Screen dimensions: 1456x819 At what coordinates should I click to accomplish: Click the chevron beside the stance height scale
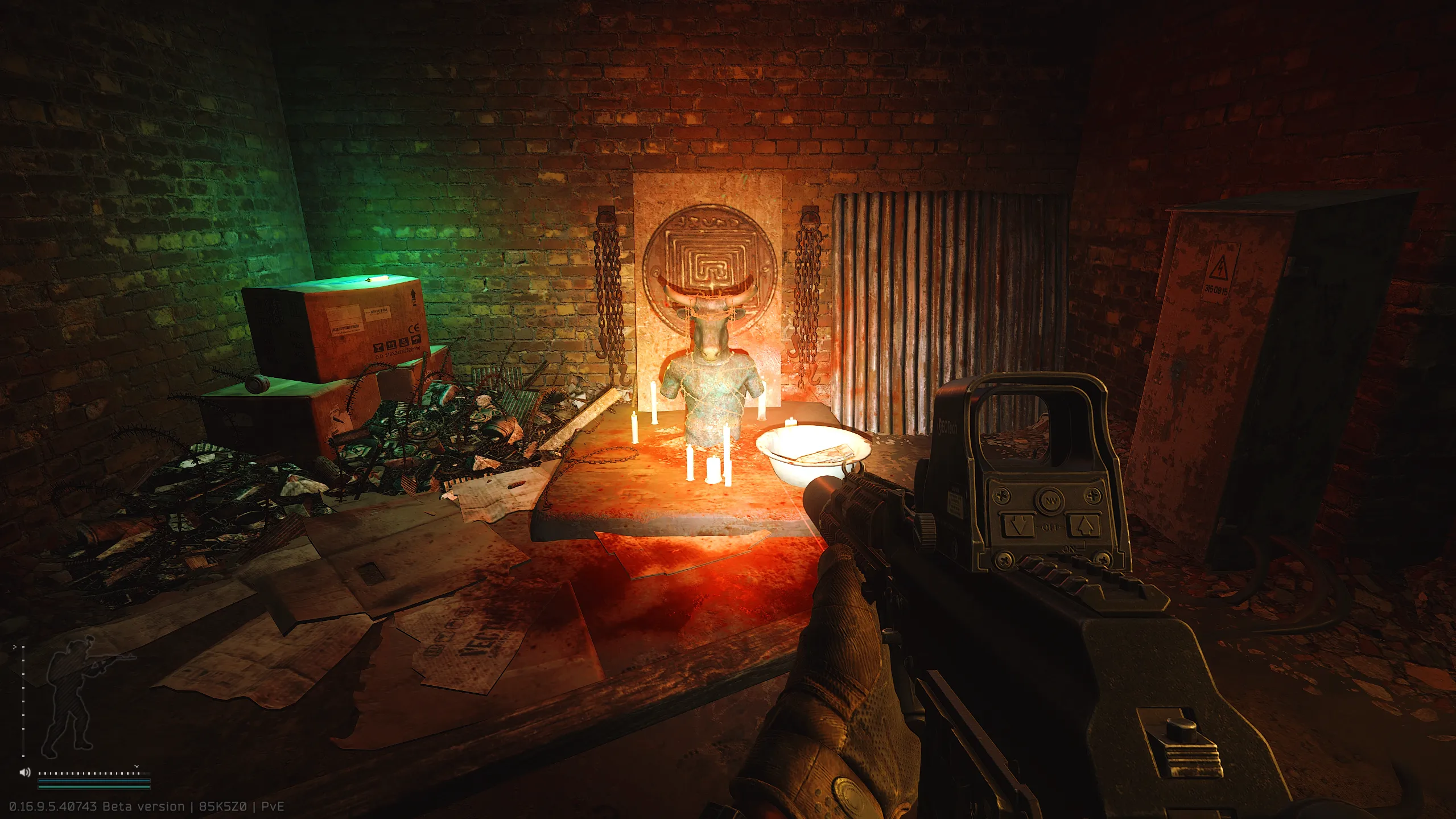pos(14,647)
